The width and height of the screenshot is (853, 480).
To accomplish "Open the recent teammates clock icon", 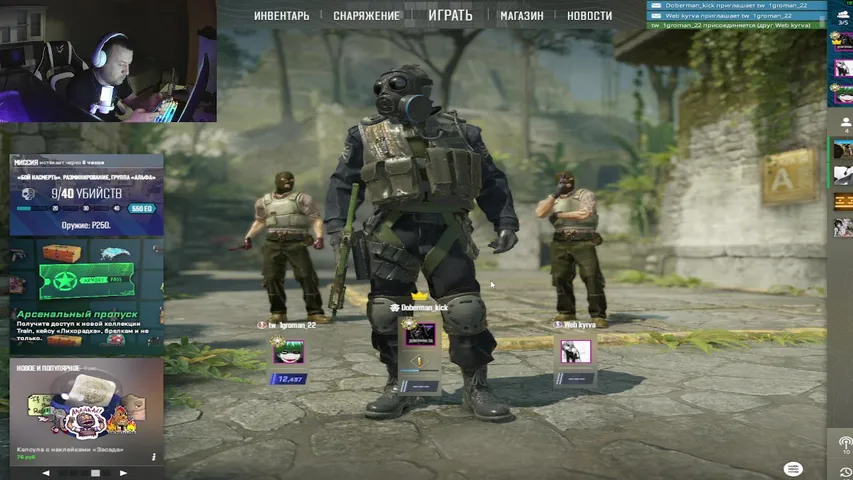I will pyautogui.click(x=845, y=471).
